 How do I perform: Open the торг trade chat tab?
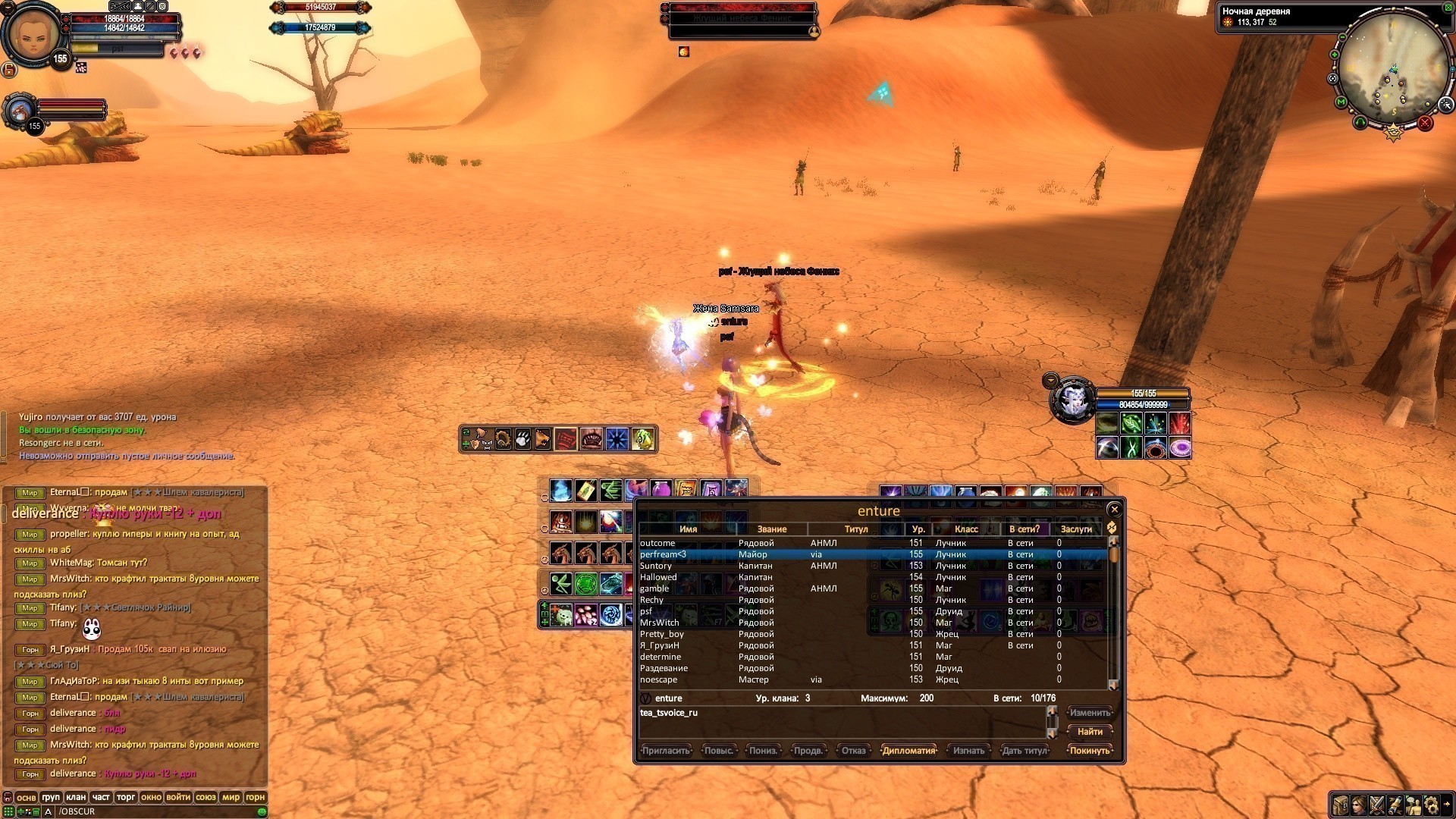pyautogui.click(x=126, y=797)
